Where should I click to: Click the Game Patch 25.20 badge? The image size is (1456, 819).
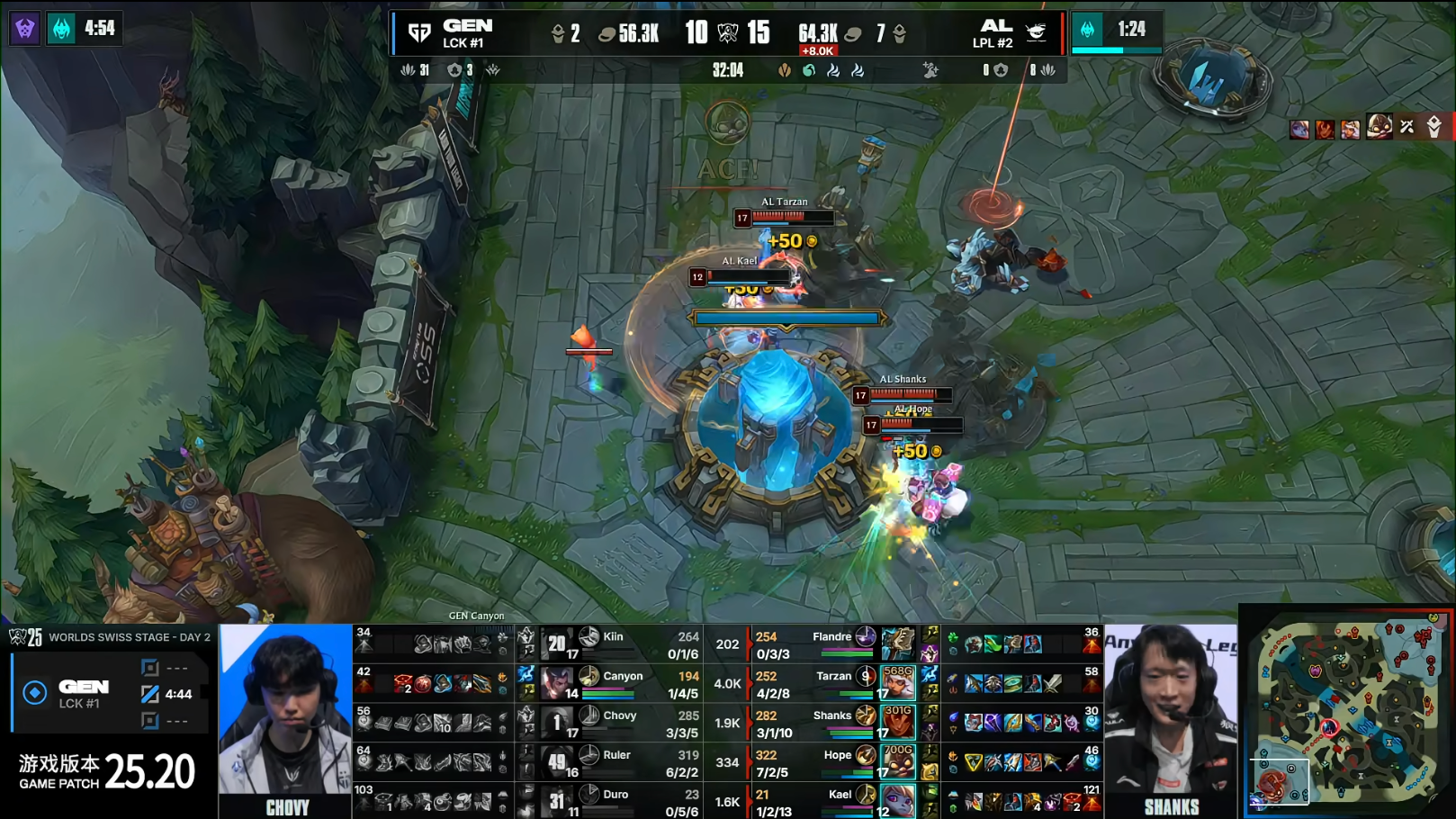(107, 771)
